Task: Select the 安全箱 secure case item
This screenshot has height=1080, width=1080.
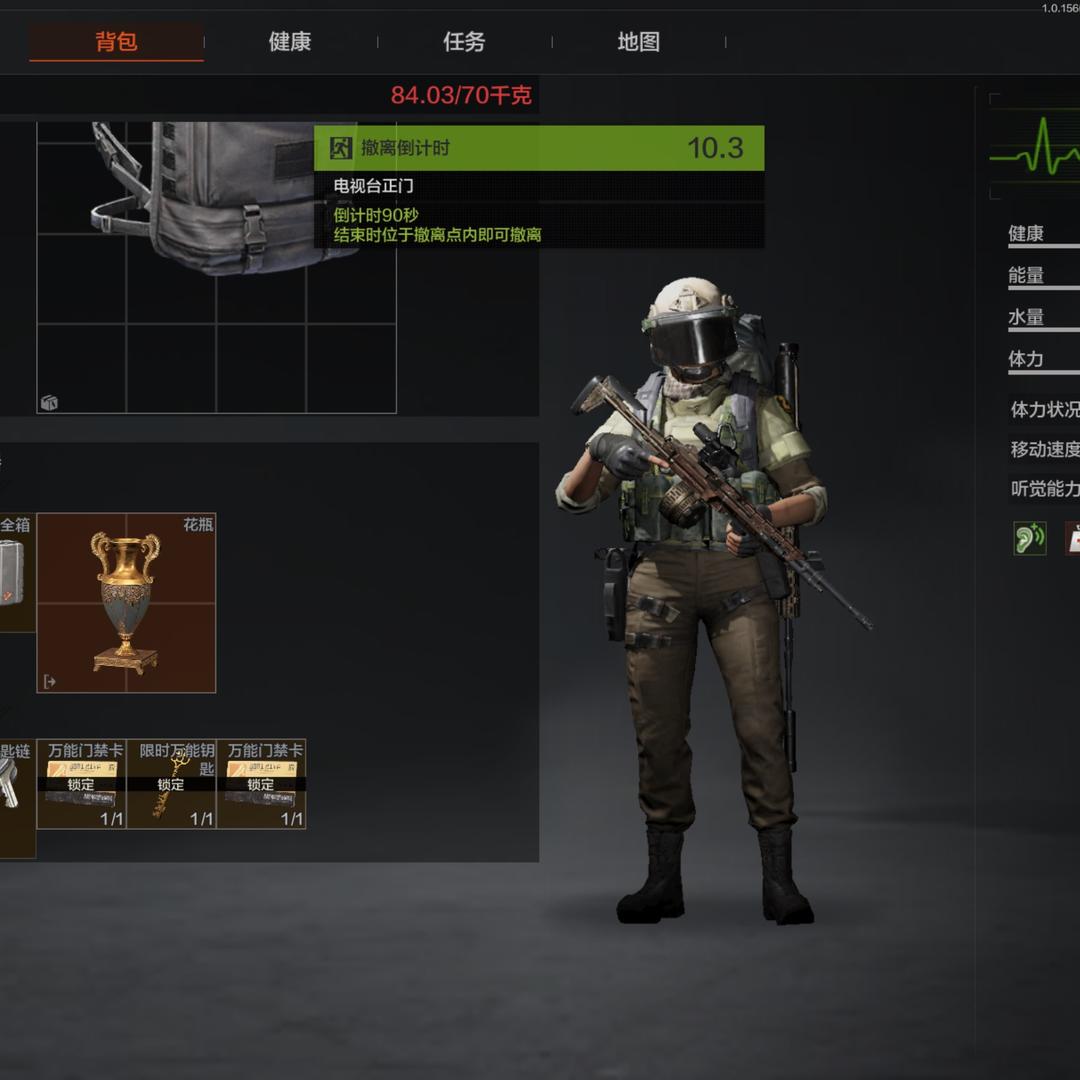Action: 14,573
